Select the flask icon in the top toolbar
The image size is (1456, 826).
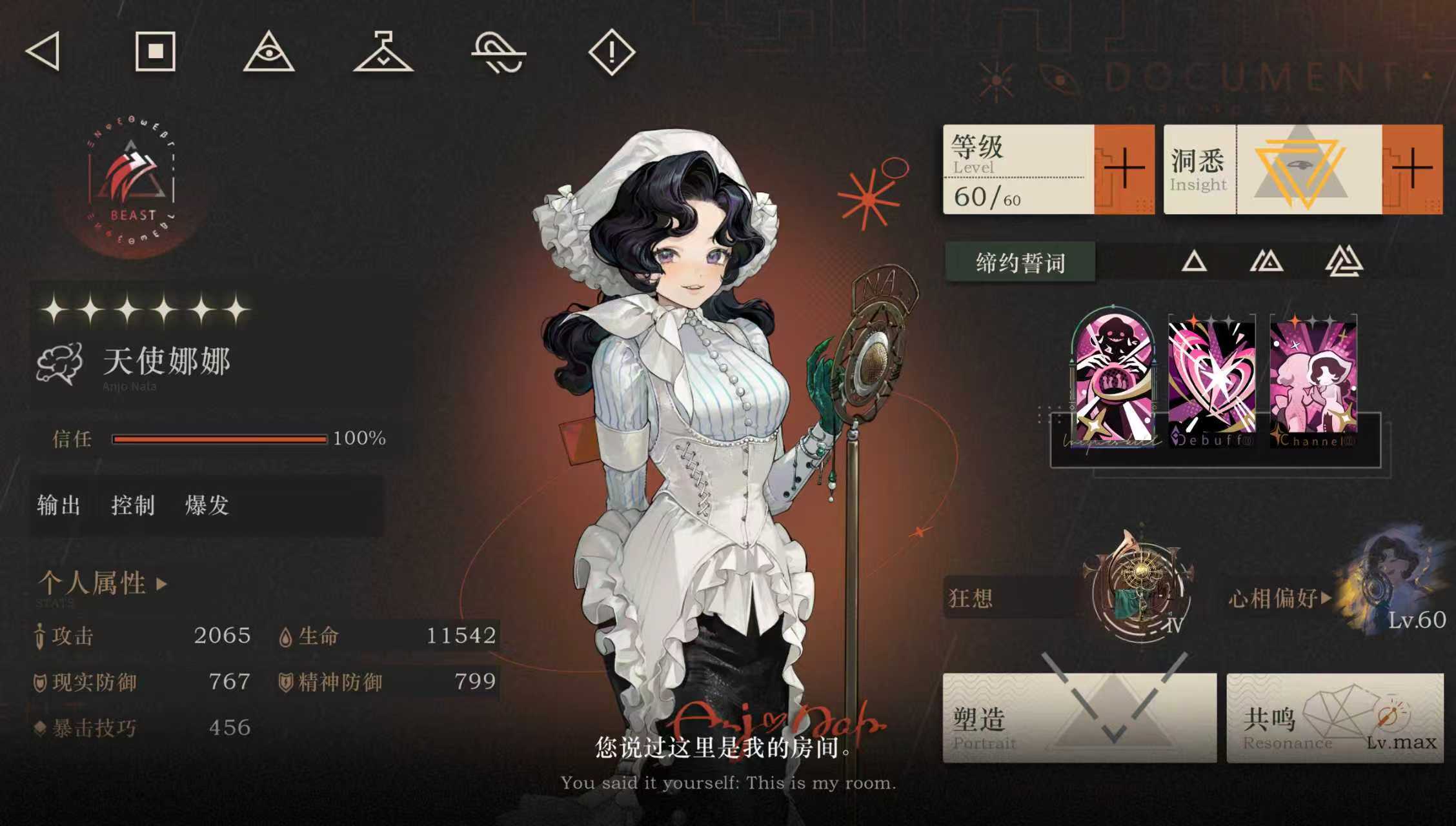tap(383, 54)
